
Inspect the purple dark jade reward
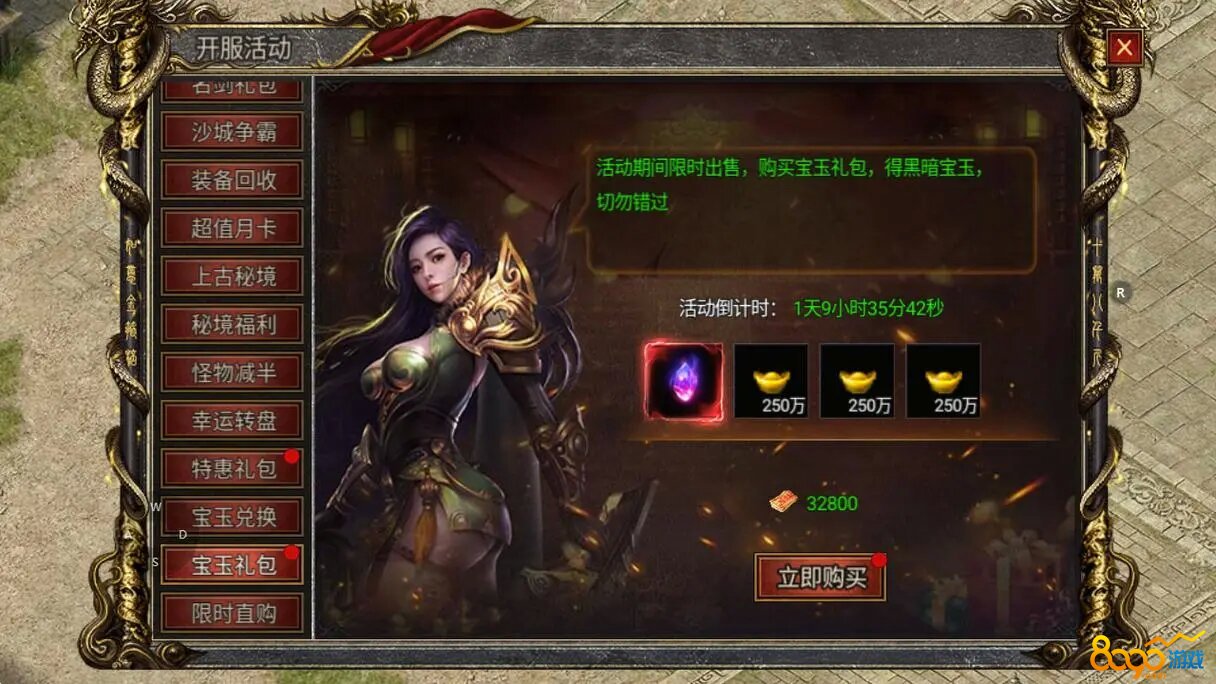point(683,381)
